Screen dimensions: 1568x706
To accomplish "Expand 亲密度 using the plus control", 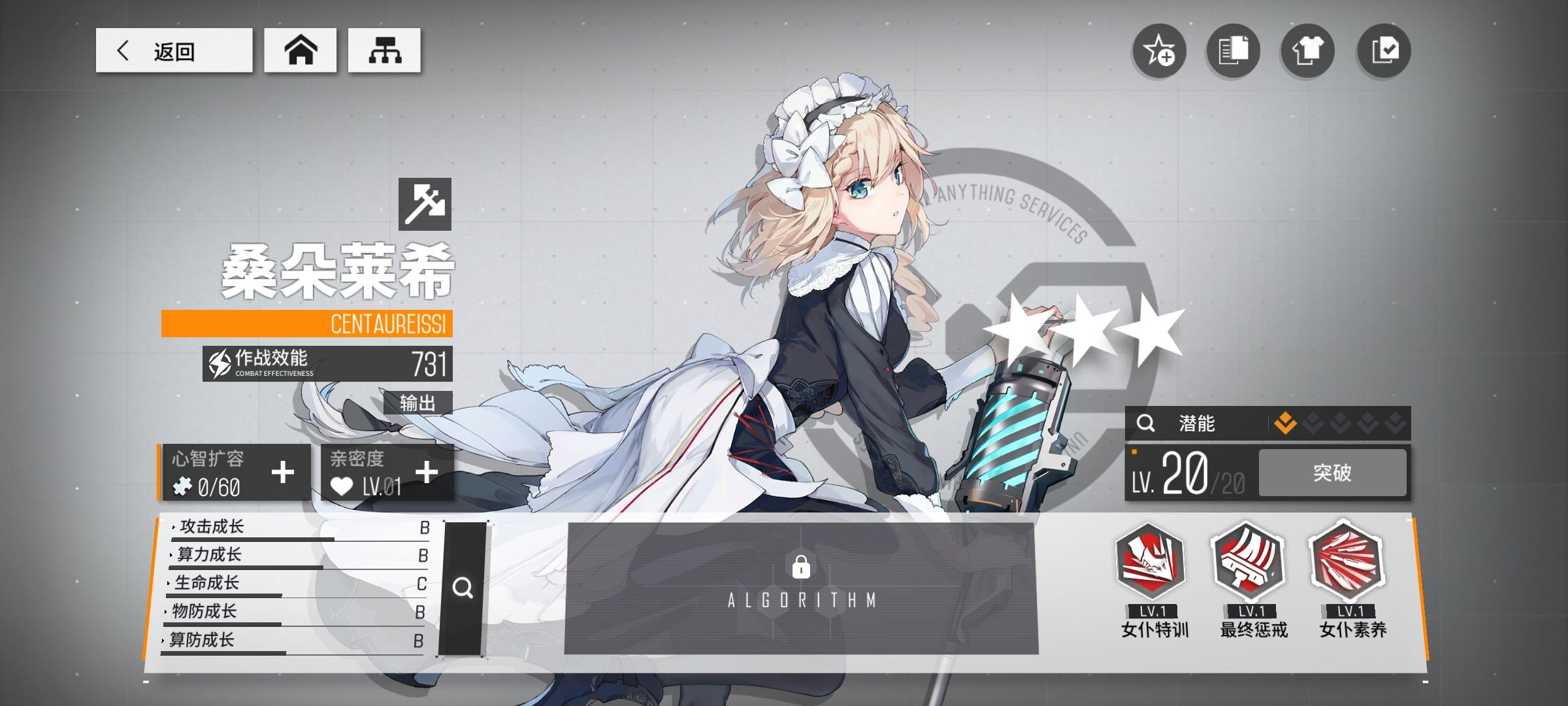I will coord(427,469).
